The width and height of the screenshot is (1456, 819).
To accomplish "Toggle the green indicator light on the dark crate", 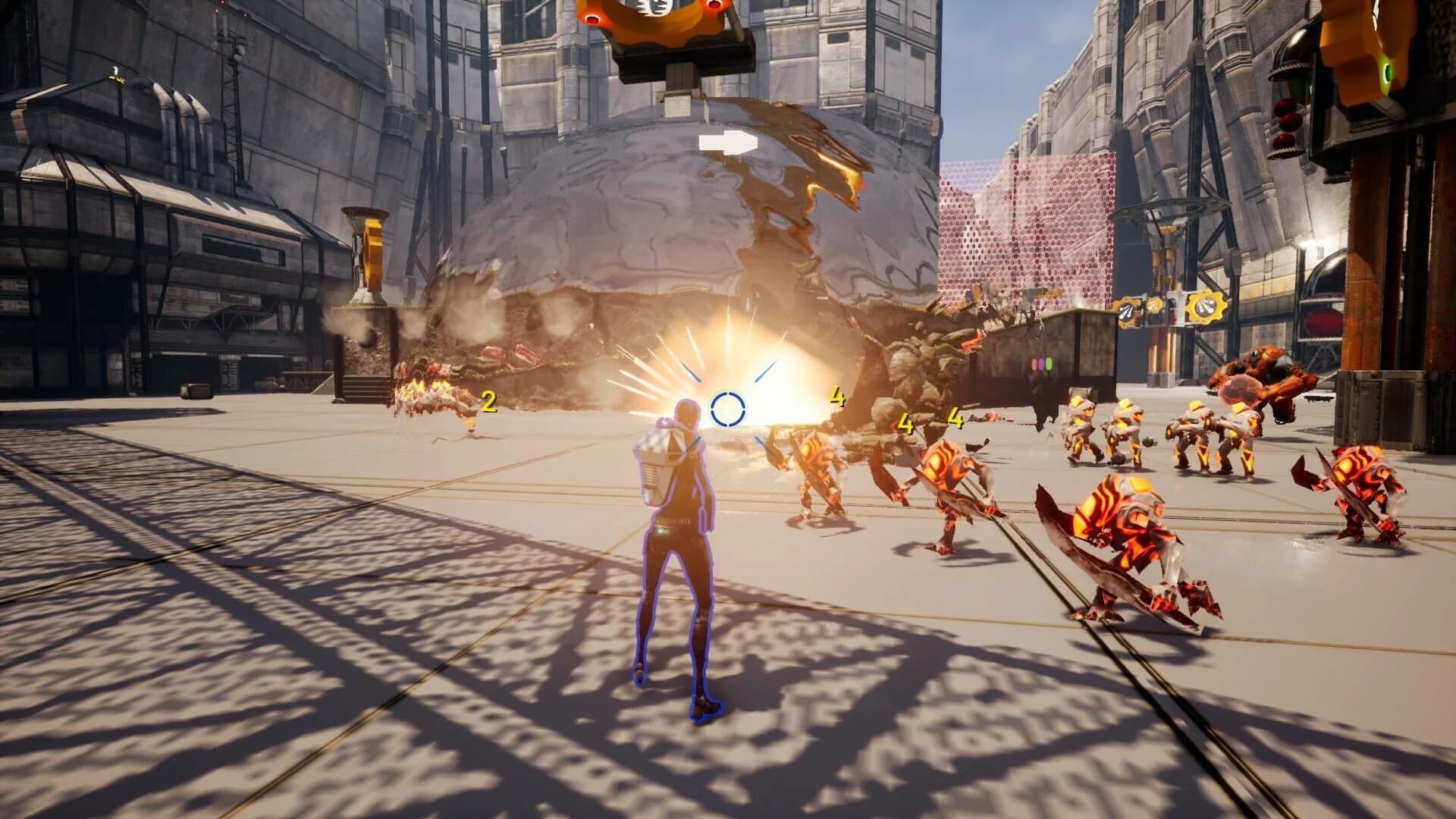I will tap(1050, 363).
